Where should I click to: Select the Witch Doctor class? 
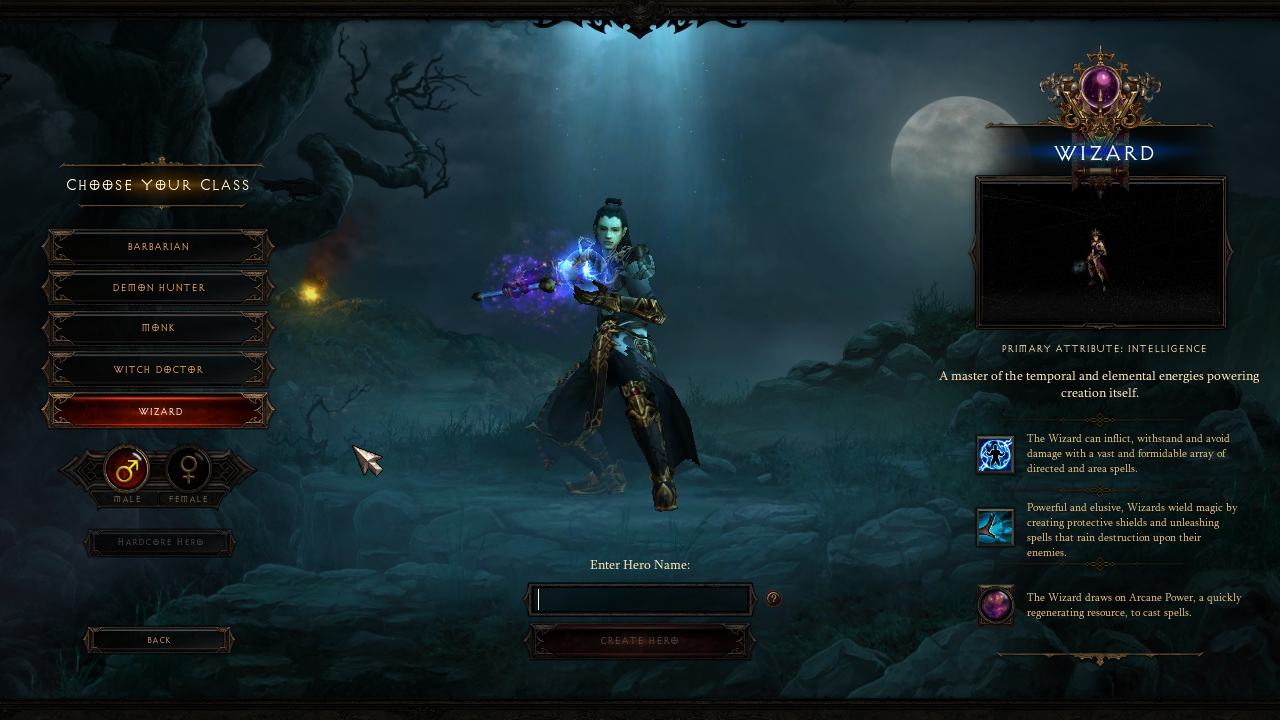click(158, 370)
